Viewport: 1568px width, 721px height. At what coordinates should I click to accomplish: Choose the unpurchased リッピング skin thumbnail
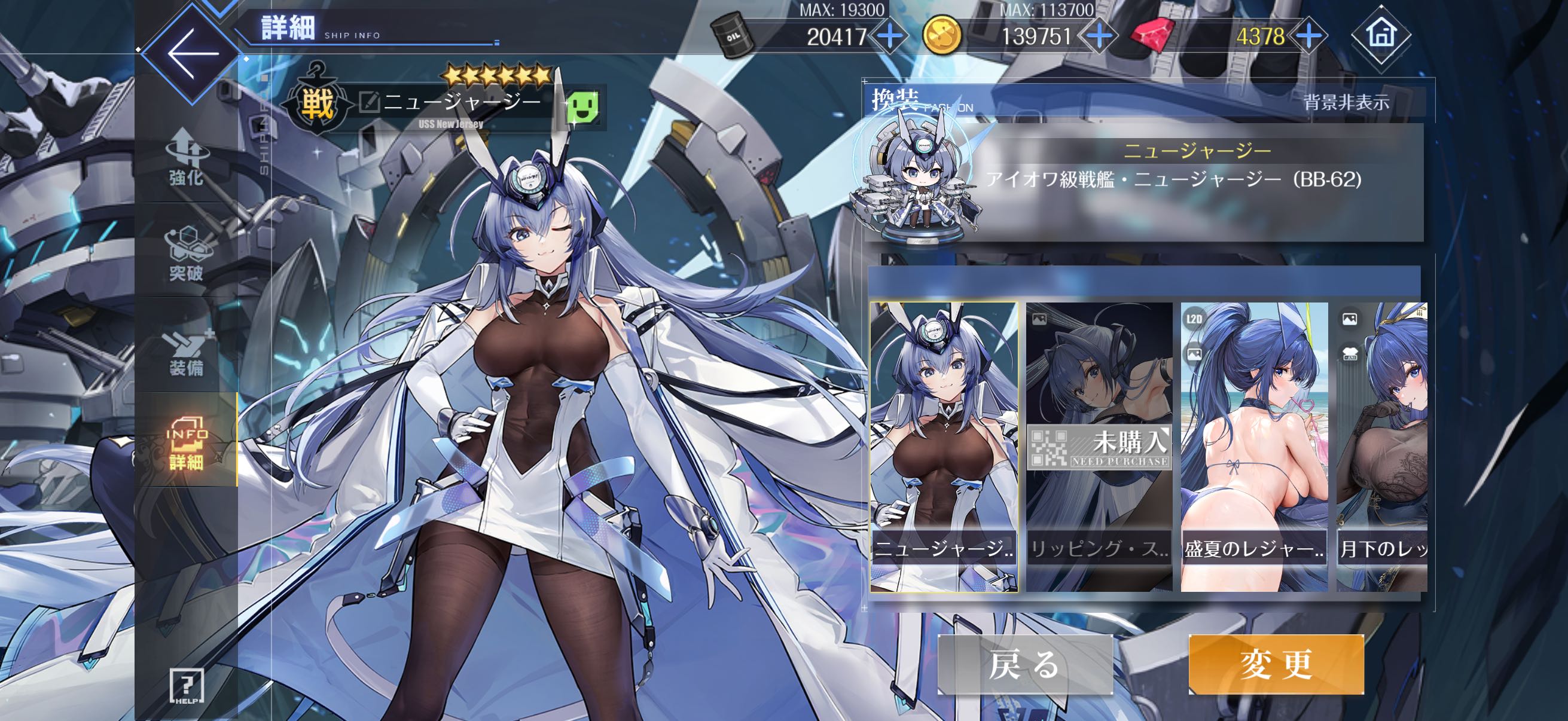pos(1099,447)
